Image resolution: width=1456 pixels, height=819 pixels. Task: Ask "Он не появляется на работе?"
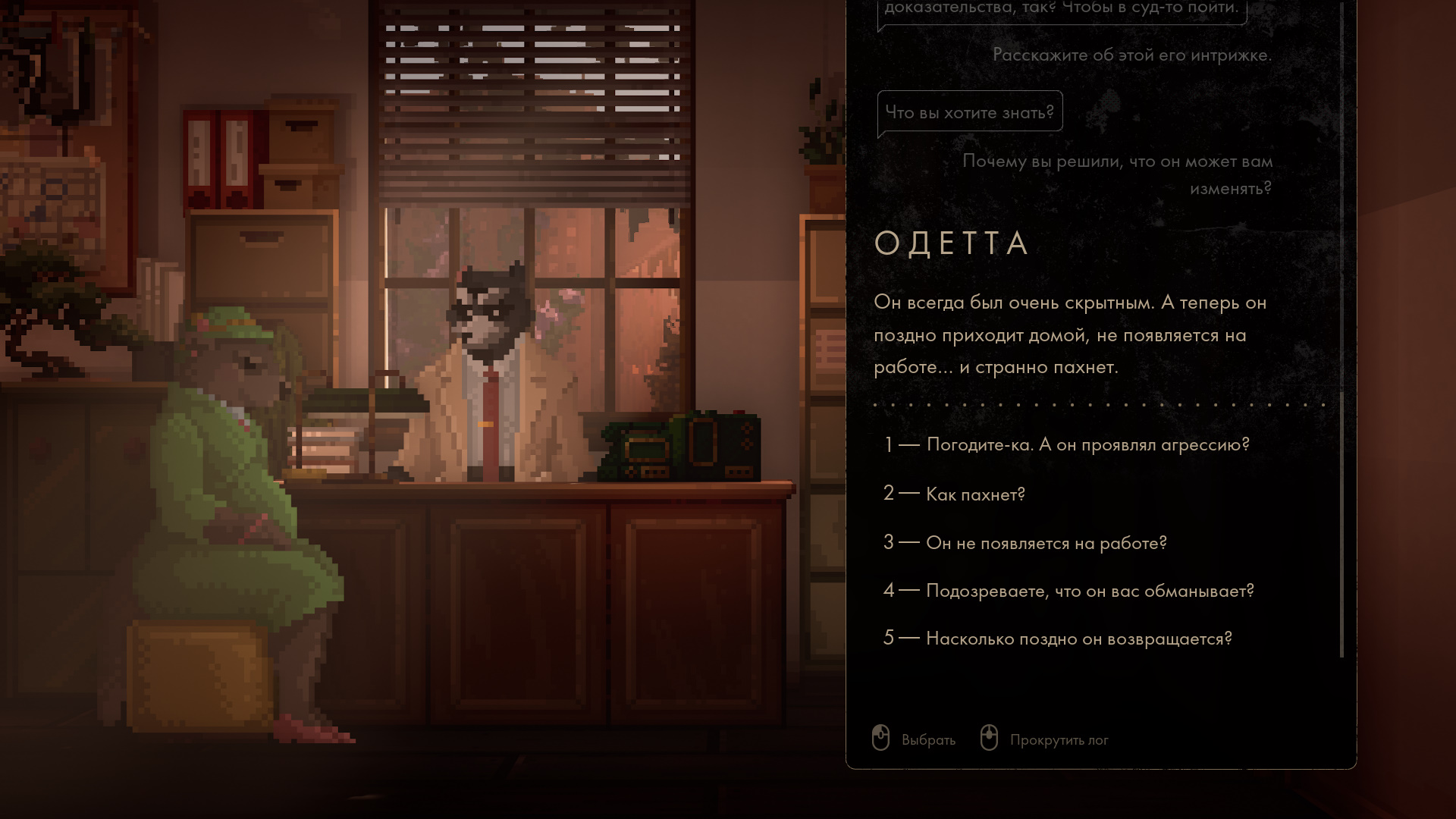point(1046,543)
